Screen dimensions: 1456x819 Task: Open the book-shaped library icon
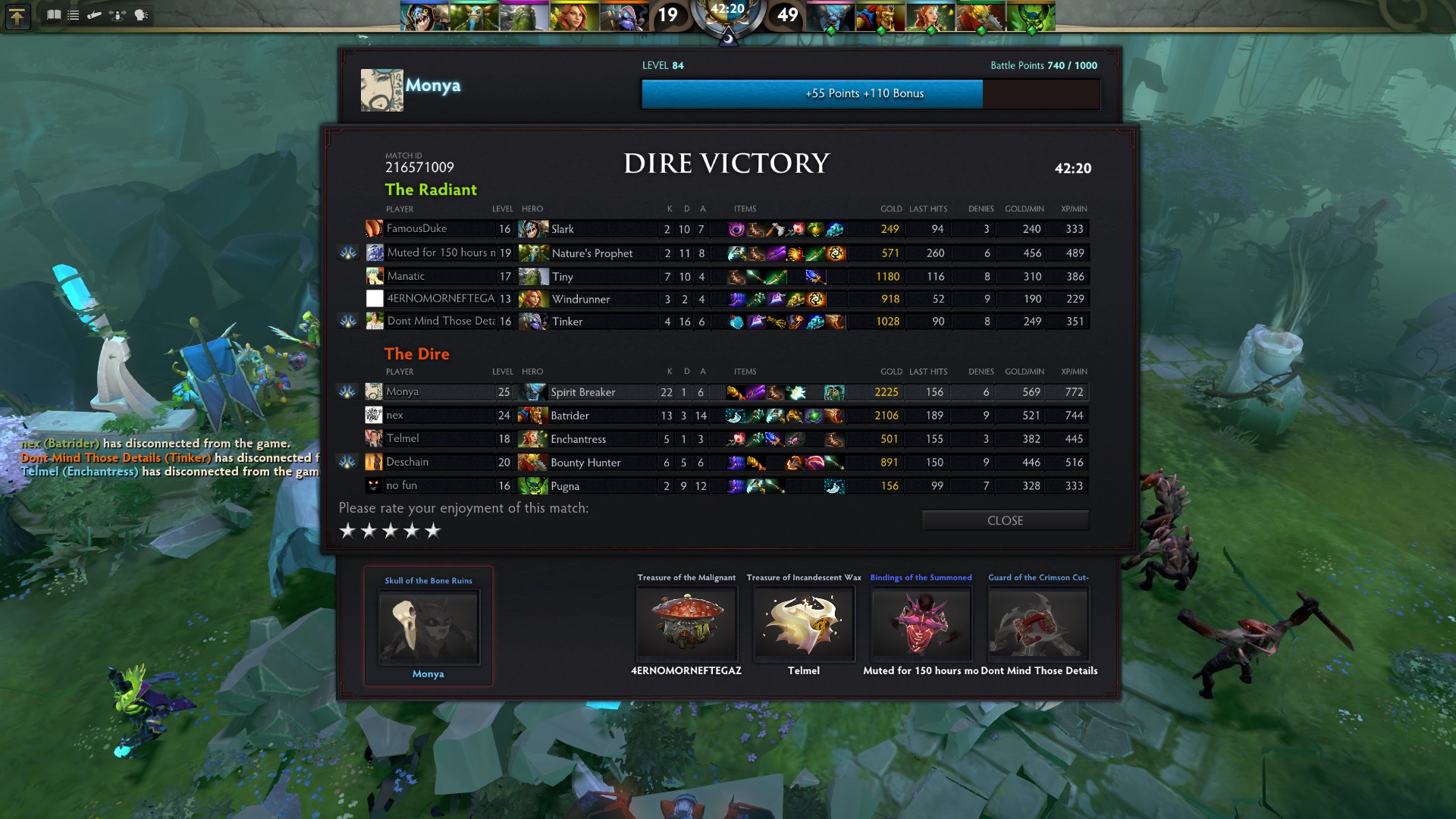[x=54, y=15]
